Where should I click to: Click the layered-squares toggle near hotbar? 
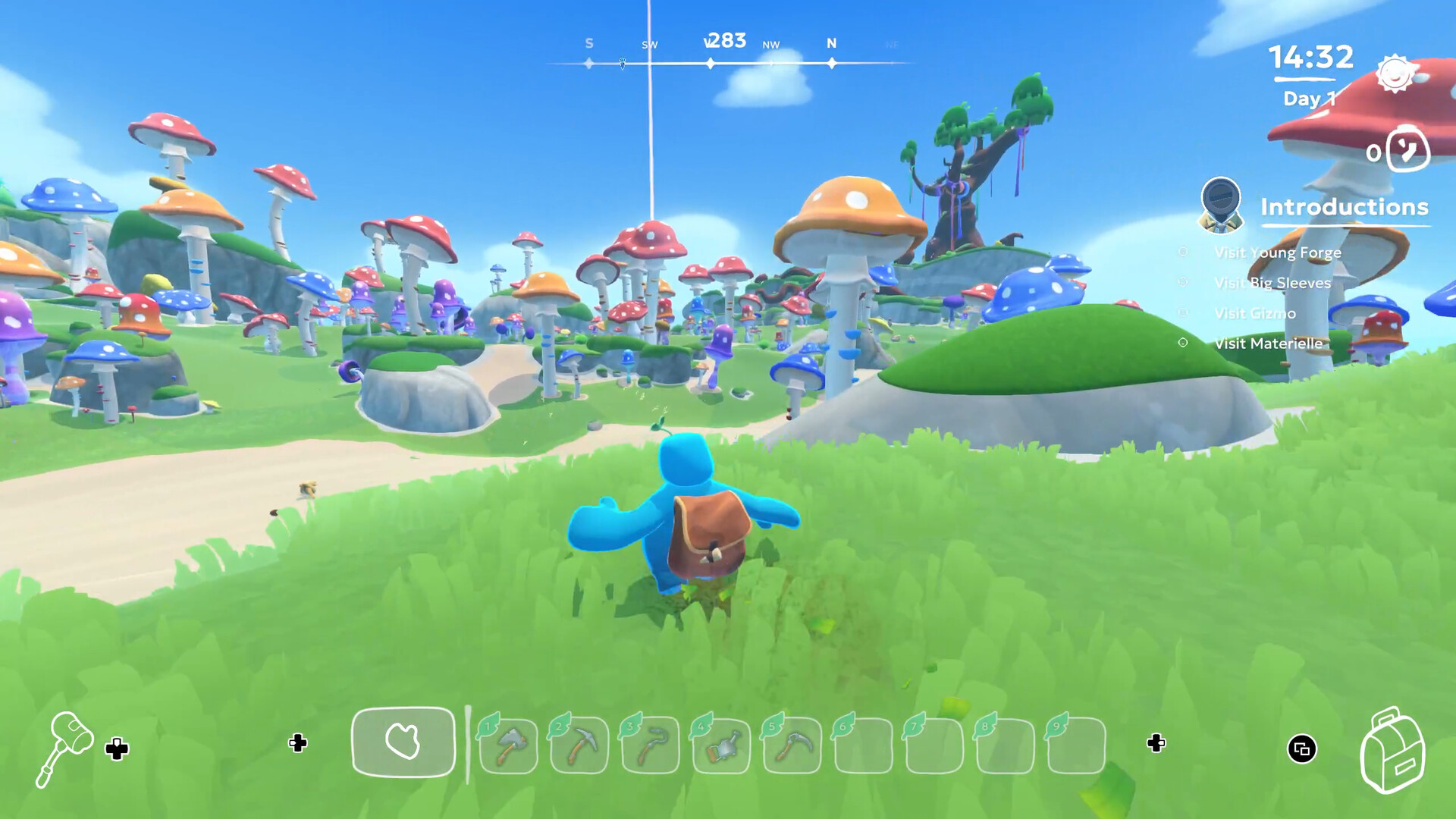click(1301, 747)
